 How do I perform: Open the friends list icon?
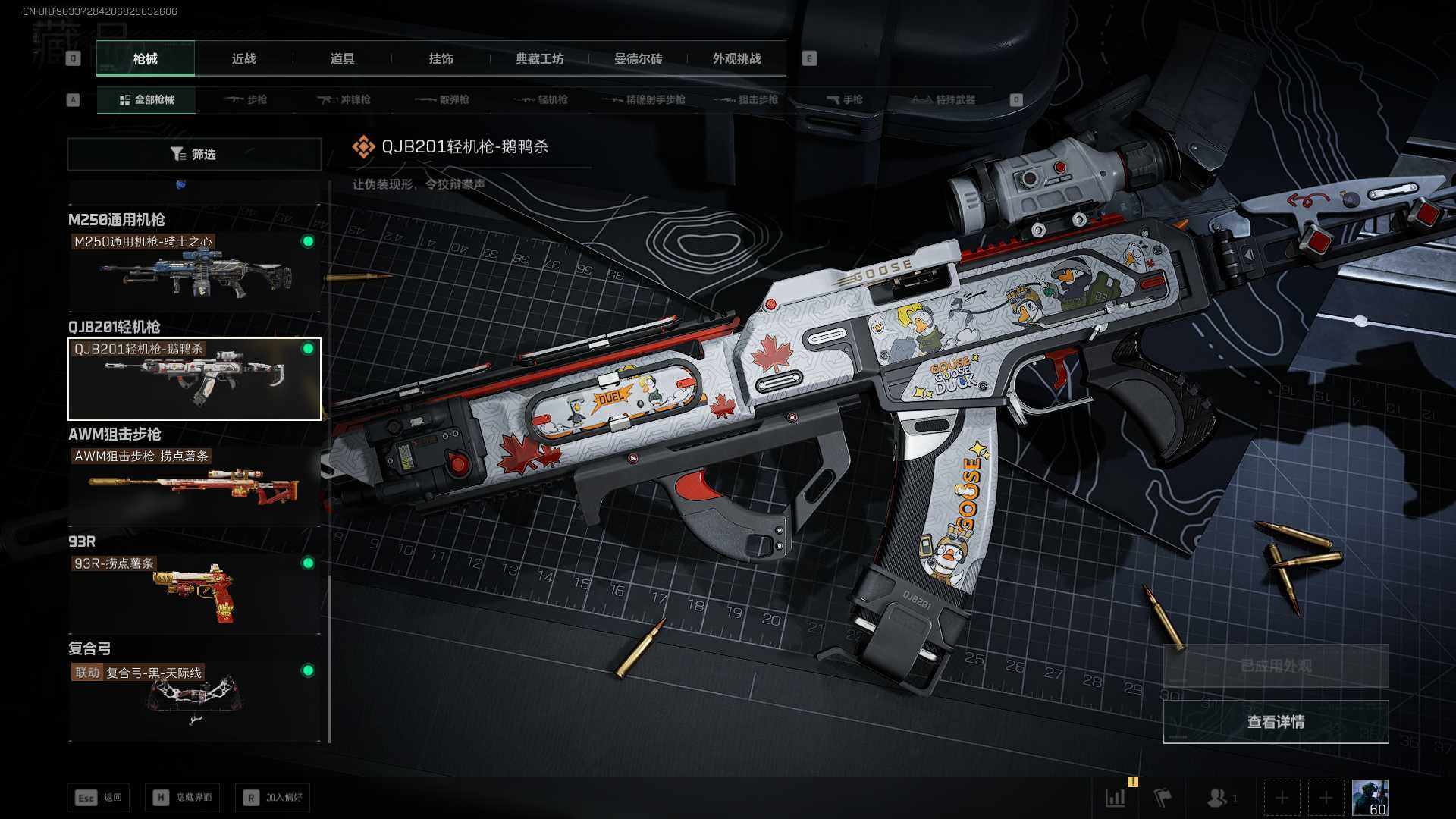coord(1219,797)
